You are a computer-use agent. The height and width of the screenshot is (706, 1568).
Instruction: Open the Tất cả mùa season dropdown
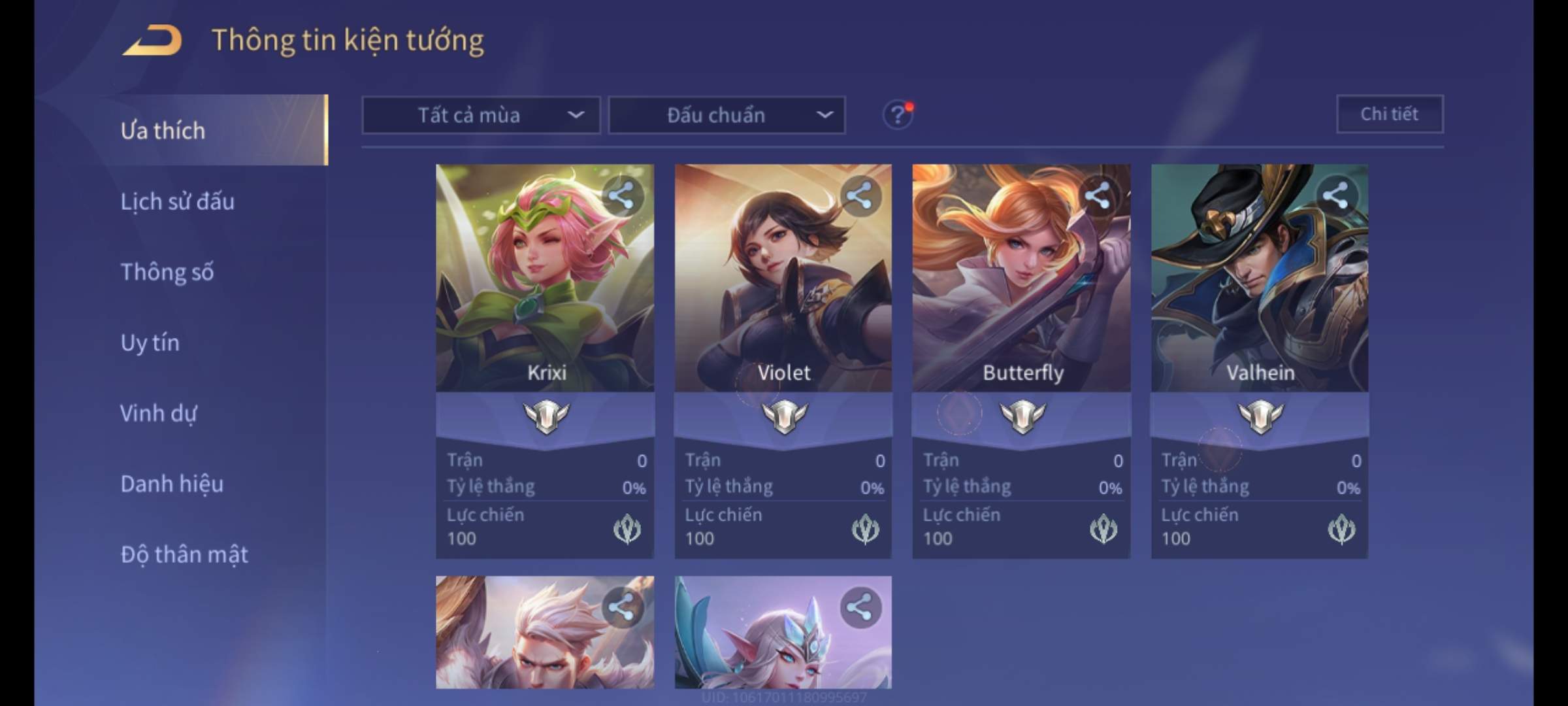click(x=481, y=116)
